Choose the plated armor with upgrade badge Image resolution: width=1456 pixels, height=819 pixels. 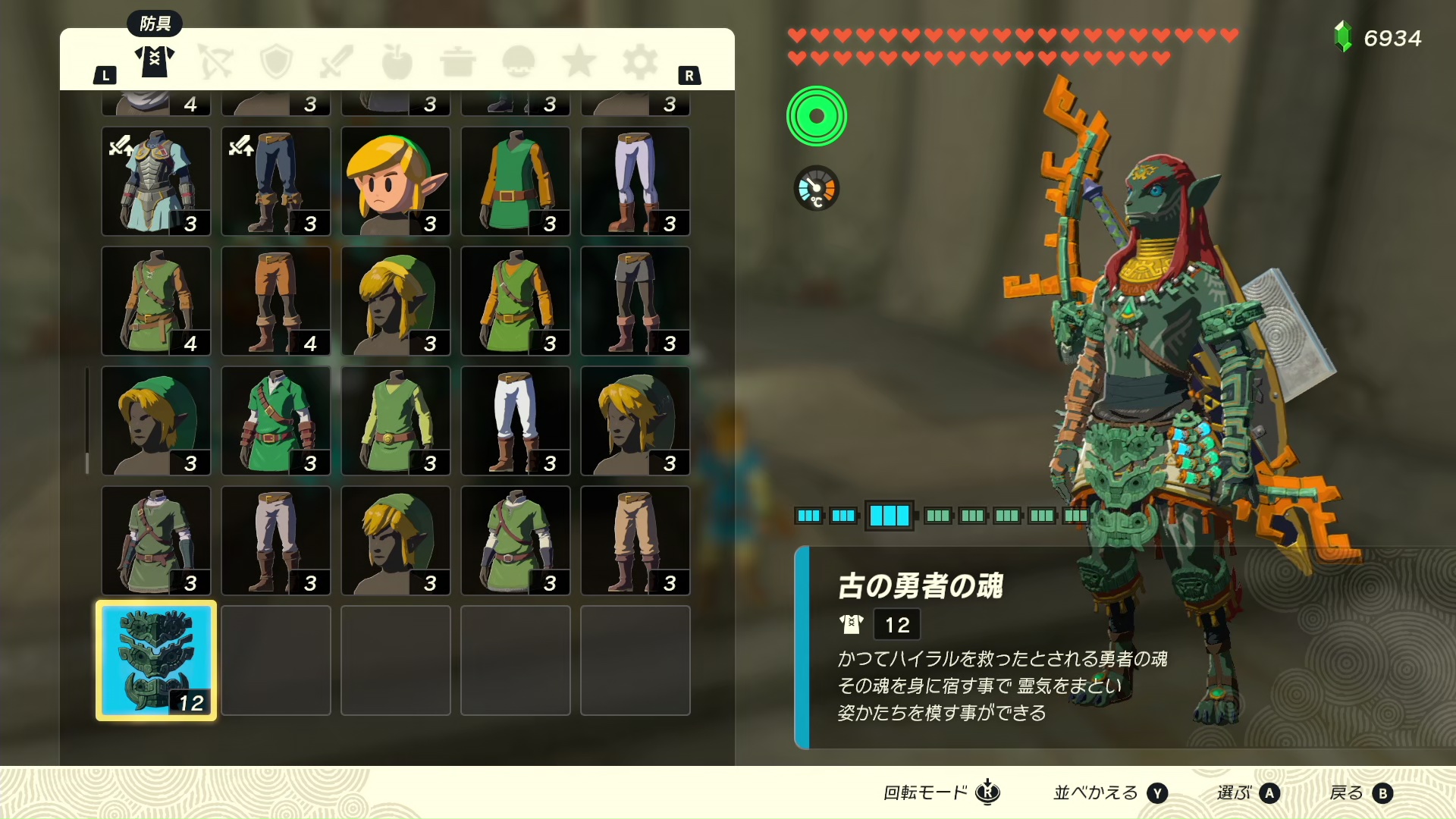(x=156, y=181)
